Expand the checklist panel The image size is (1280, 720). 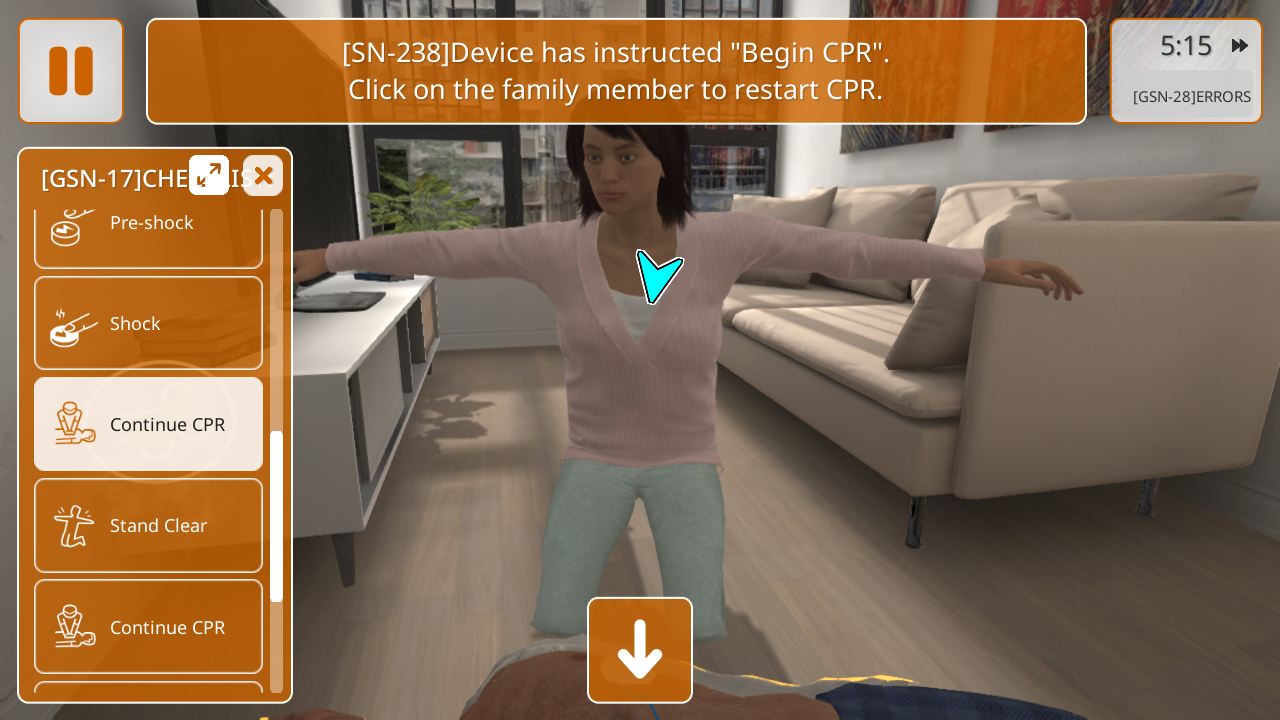pos(209,175)
